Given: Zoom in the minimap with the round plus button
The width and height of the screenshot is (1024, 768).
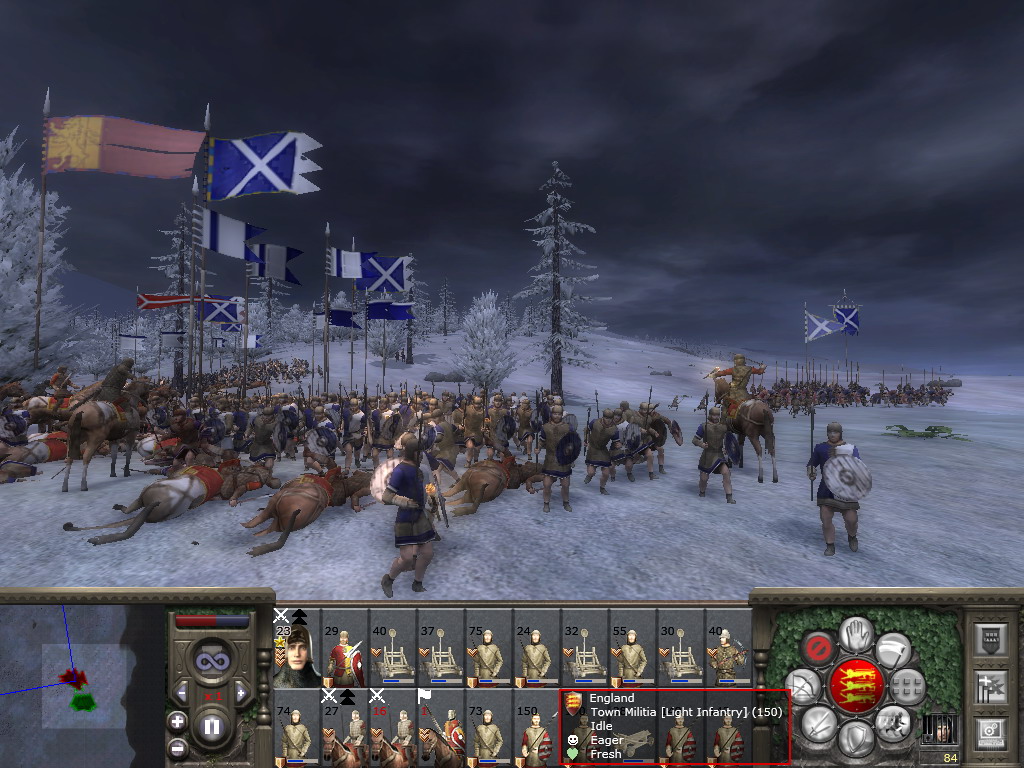Looking at the screenshot, I should click(178, 721).
